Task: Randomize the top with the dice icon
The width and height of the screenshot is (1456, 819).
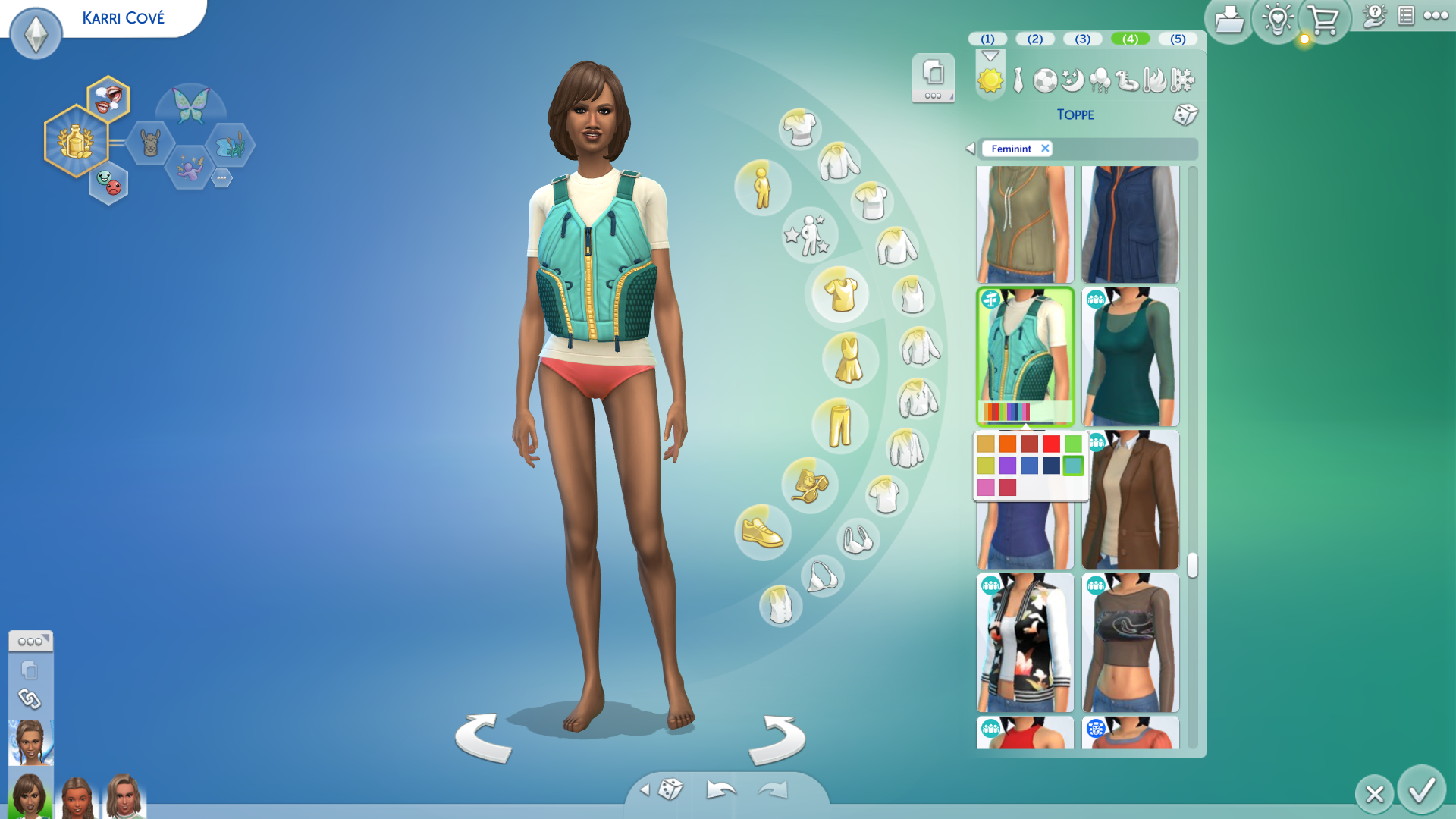Action: coord(1185,115)
